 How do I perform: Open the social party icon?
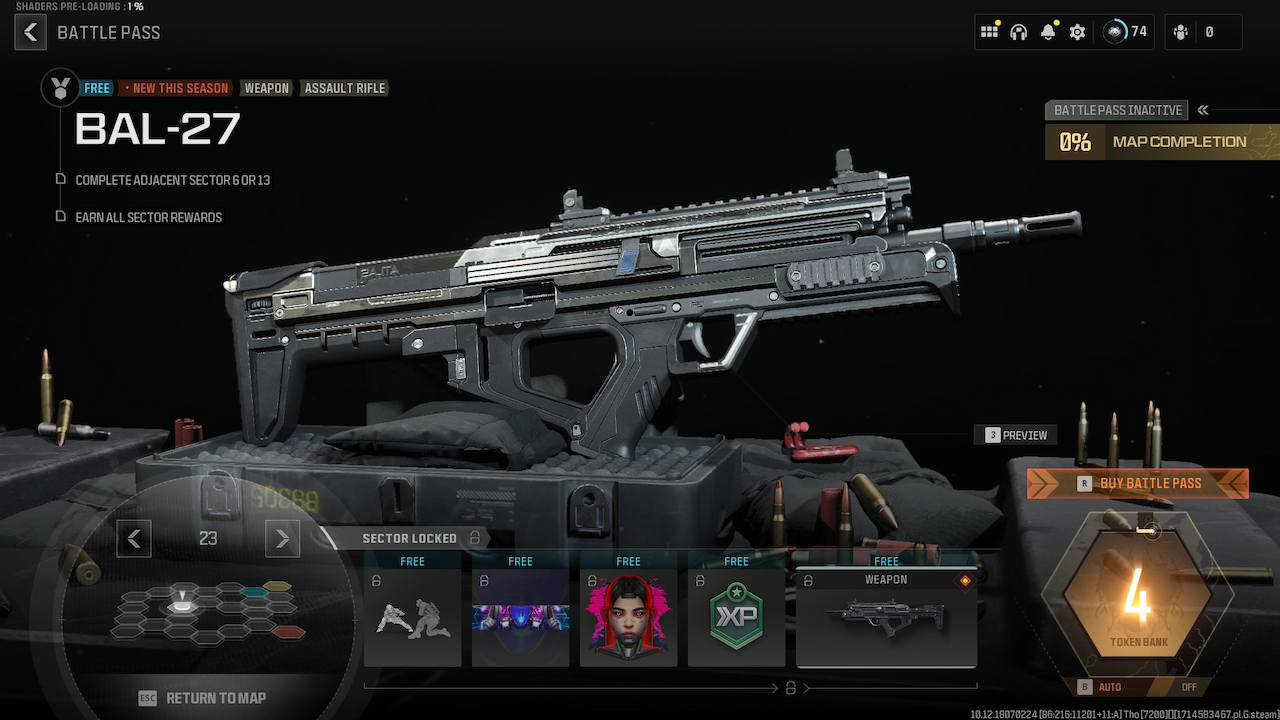1181,32
